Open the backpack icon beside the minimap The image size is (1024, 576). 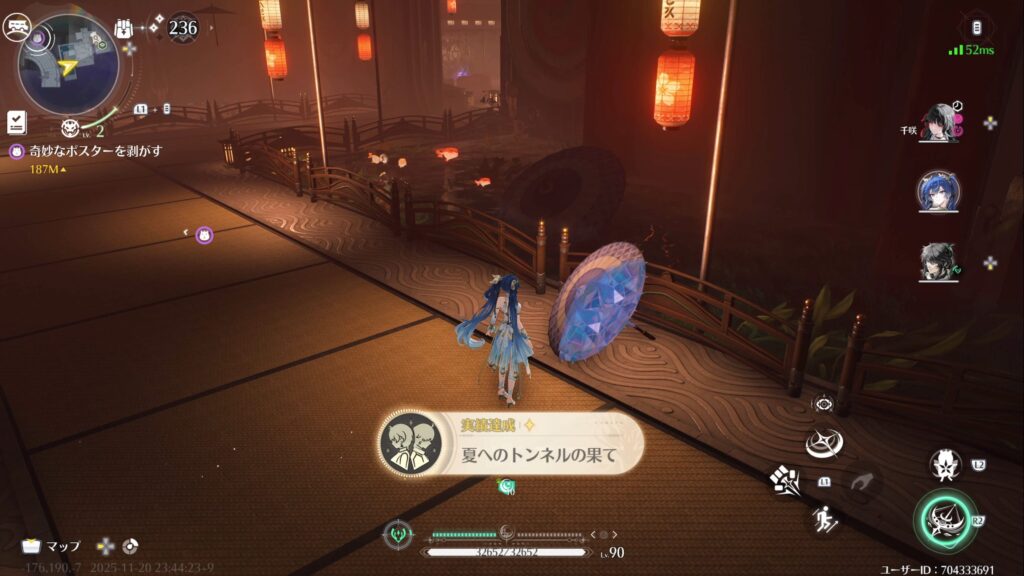(x=124, y=28)
